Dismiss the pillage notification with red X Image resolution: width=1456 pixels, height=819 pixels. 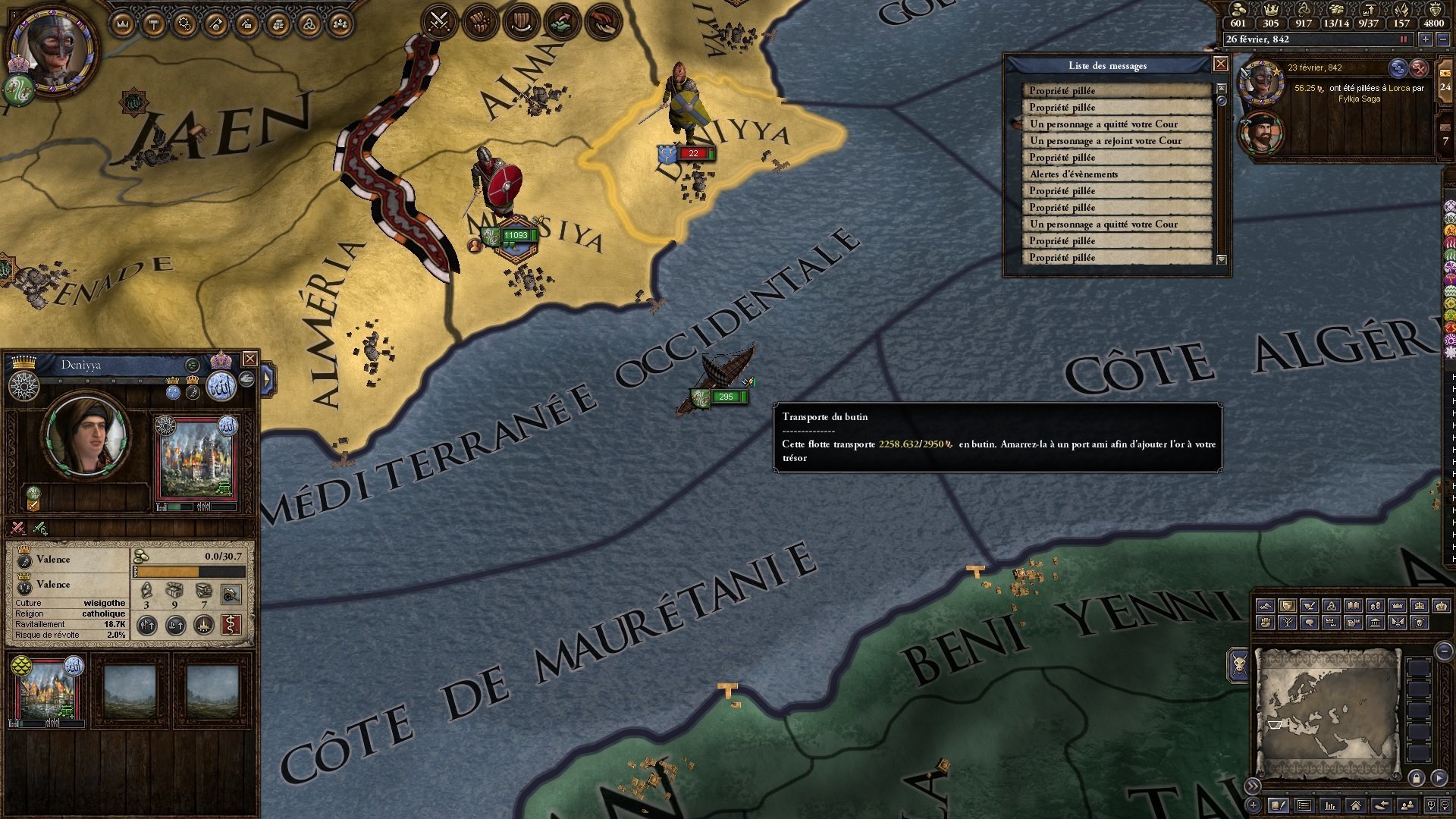tap(1419, 68)
